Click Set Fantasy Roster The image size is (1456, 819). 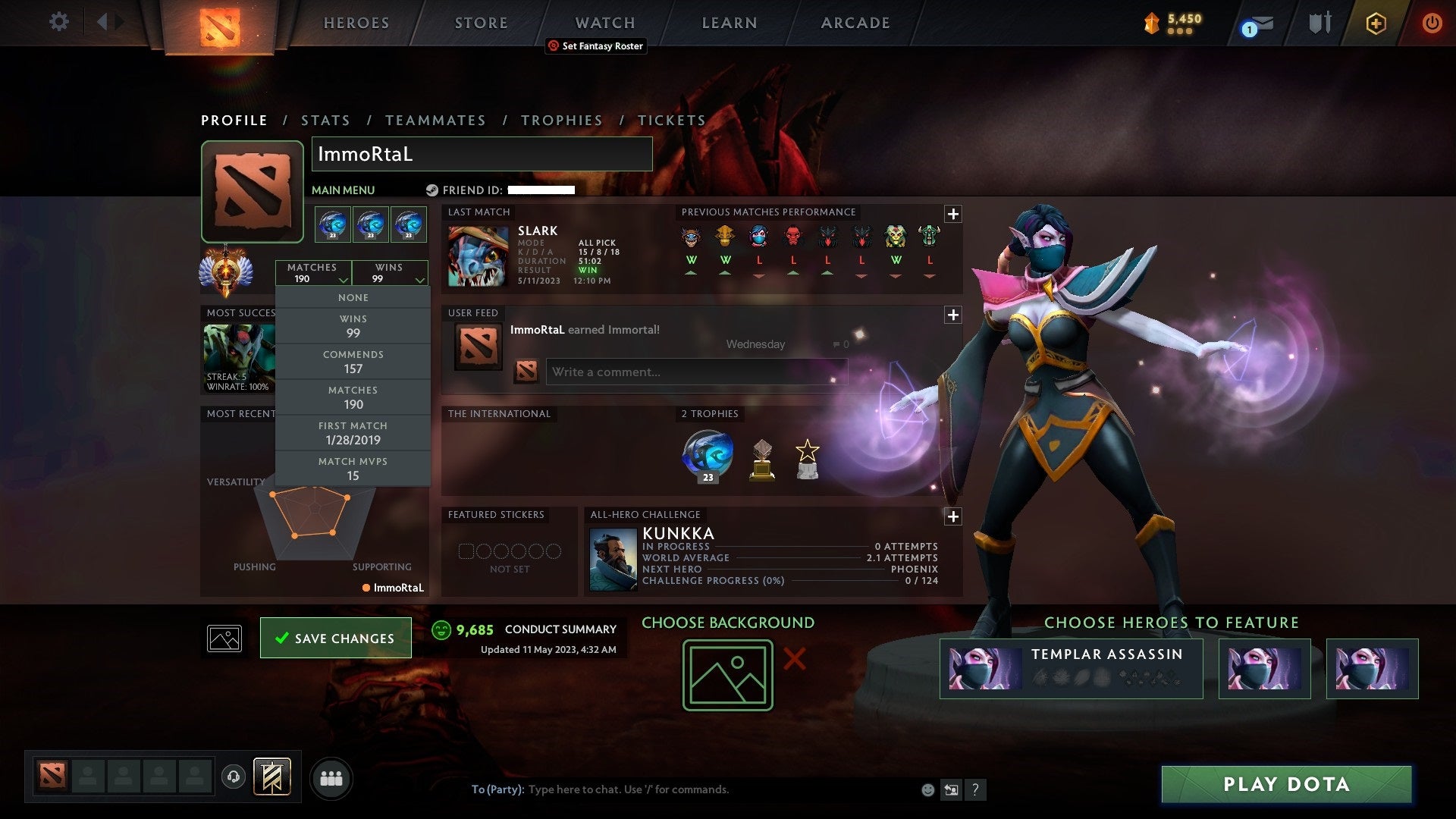[595, 46]
